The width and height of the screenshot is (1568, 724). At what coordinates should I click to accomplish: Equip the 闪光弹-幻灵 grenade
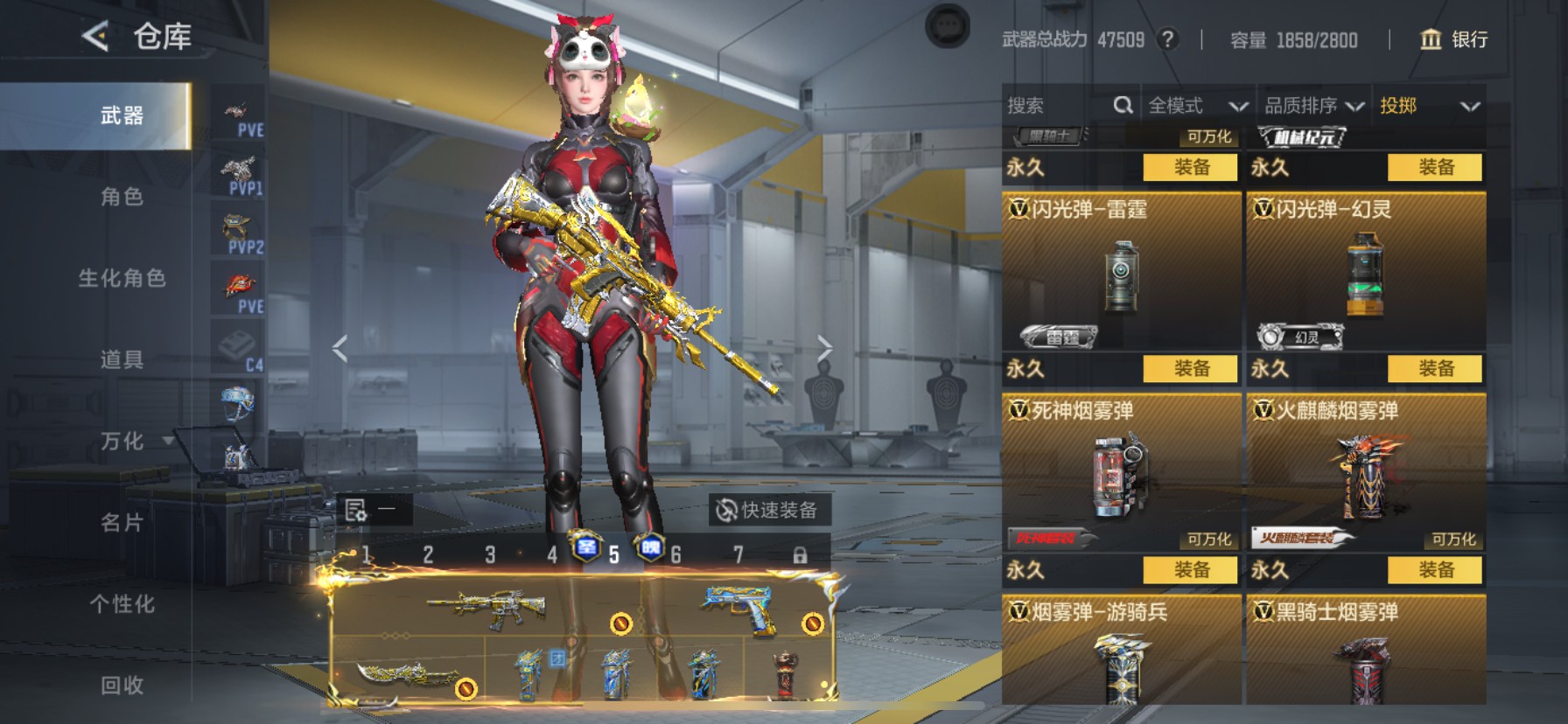pyautogui.click(x=1435, y=369)
